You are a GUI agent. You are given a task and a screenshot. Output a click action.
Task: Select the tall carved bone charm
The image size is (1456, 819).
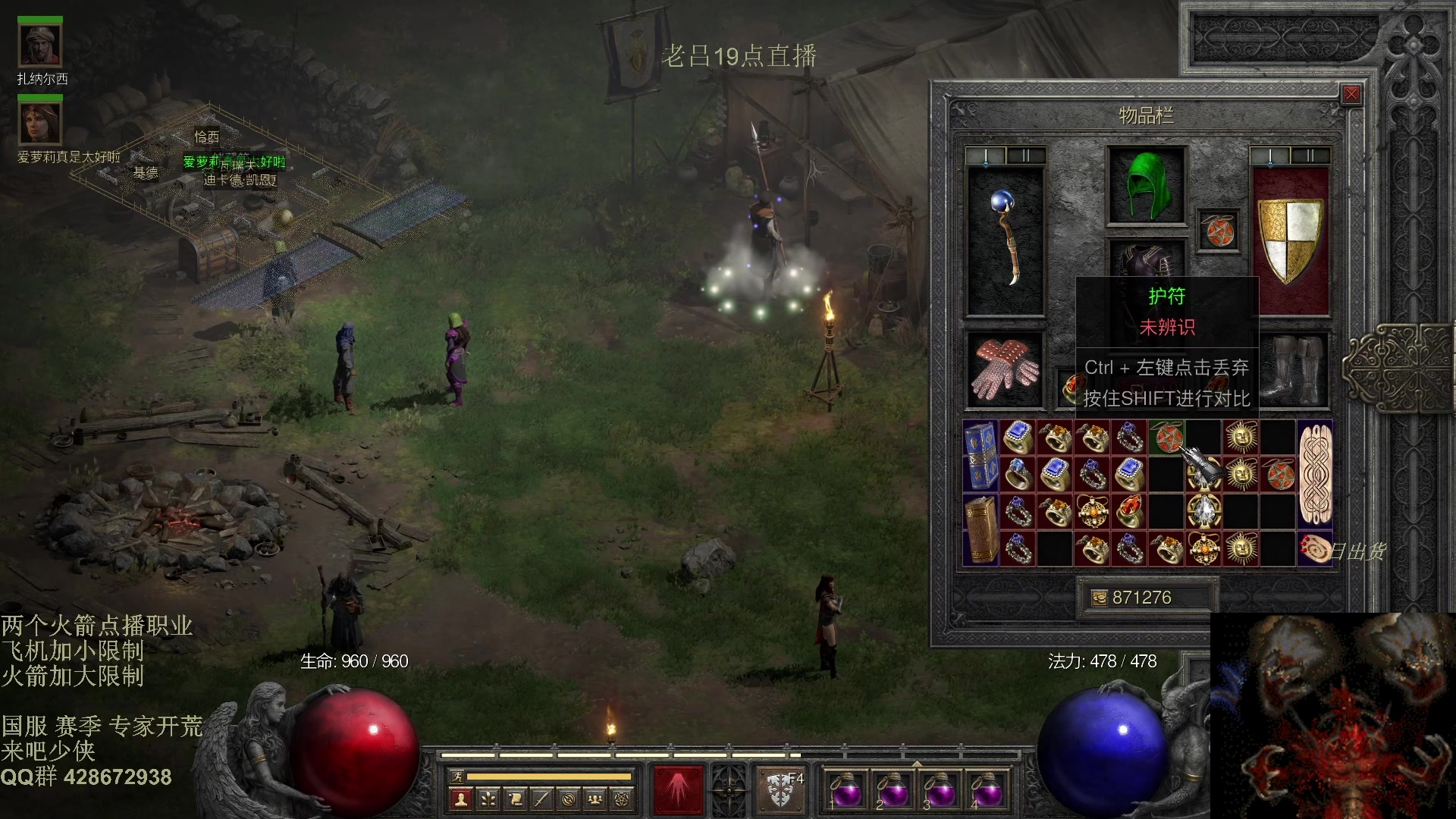(1316, 474)
